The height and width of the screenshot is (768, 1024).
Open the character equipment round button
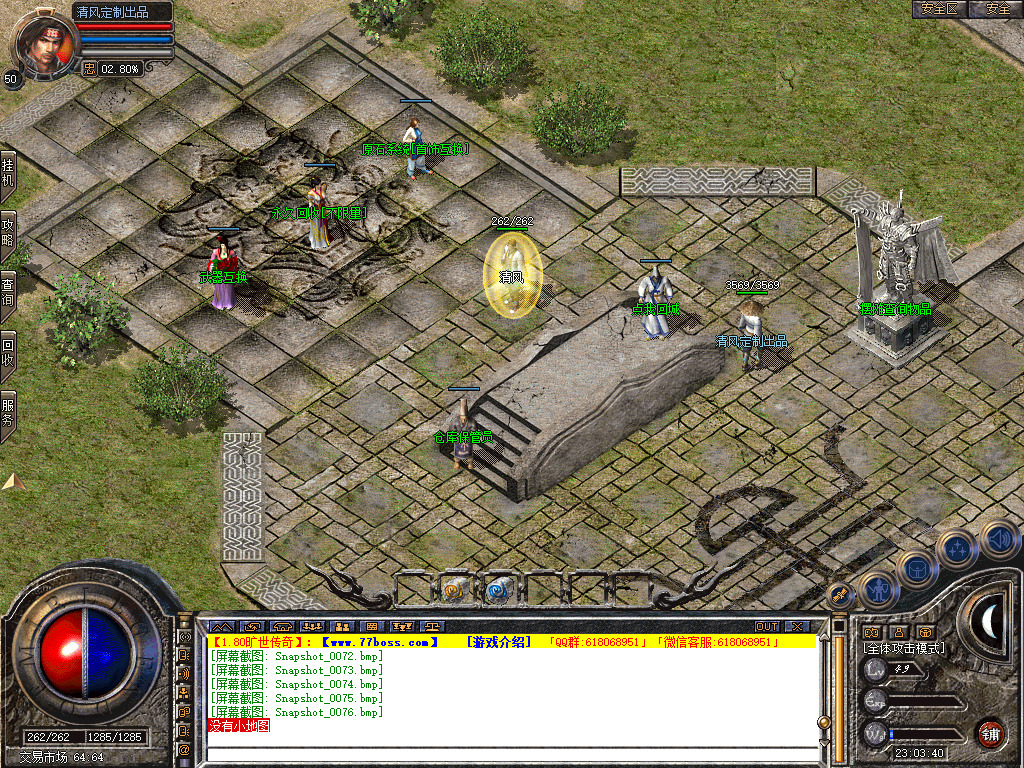[x=877, y=591]
